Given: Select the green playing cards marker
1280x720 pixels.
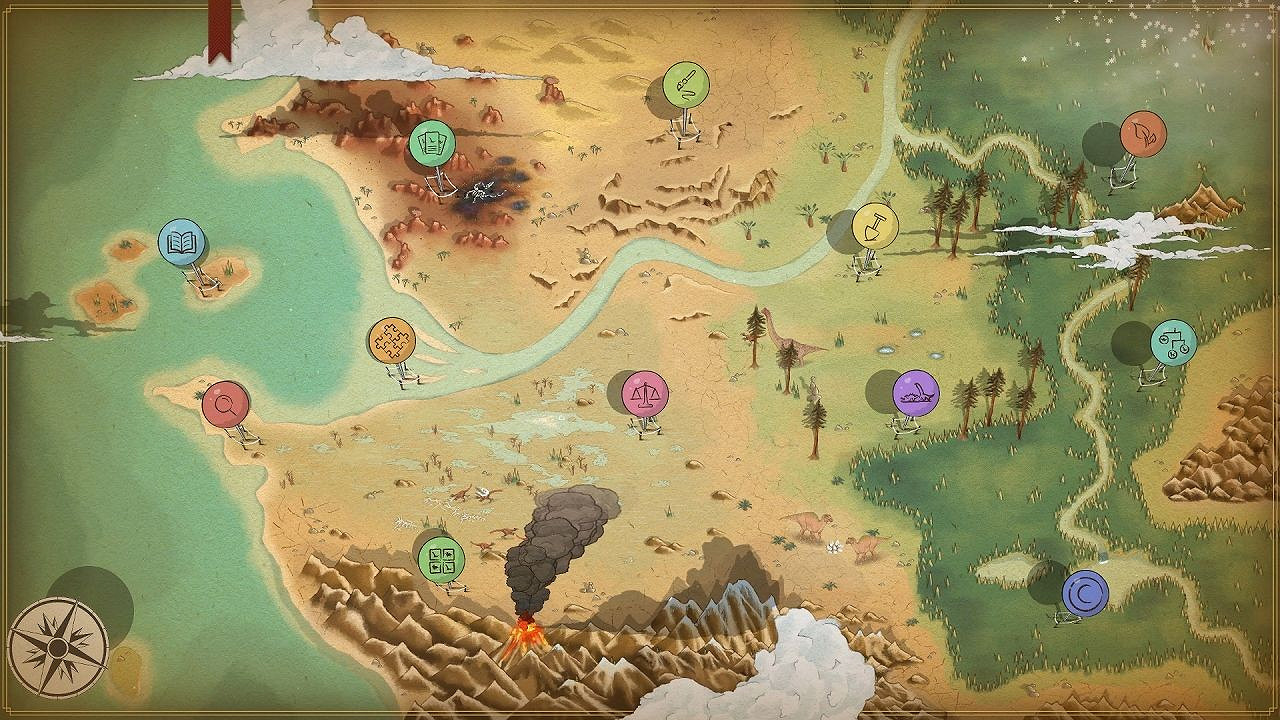Looking at the screenshot, I should pyautogui.click(x=433, y=144).
